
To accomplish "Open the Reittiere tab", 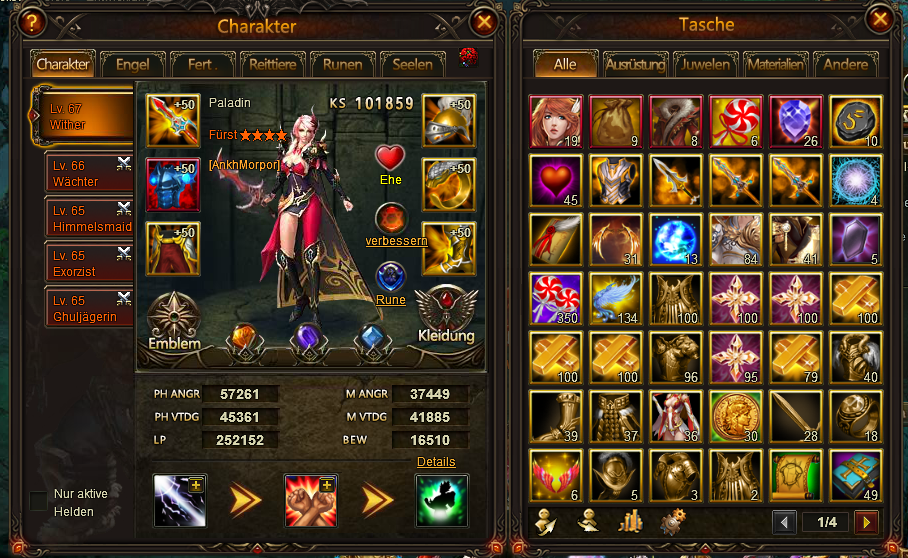I will point(271,64).
